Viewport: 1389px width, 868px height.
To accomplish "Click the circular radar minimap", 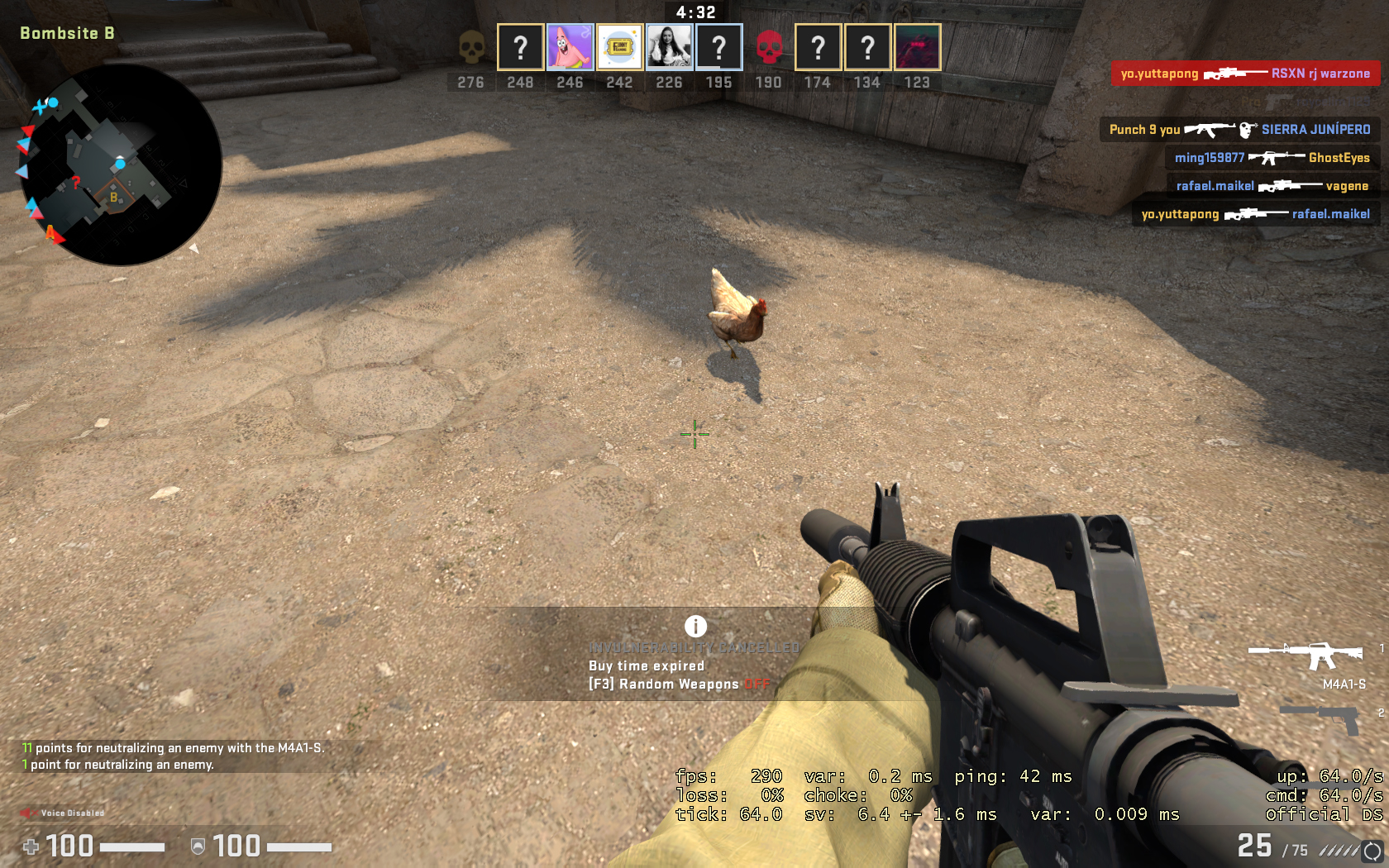I will click(x=121, y=165).
